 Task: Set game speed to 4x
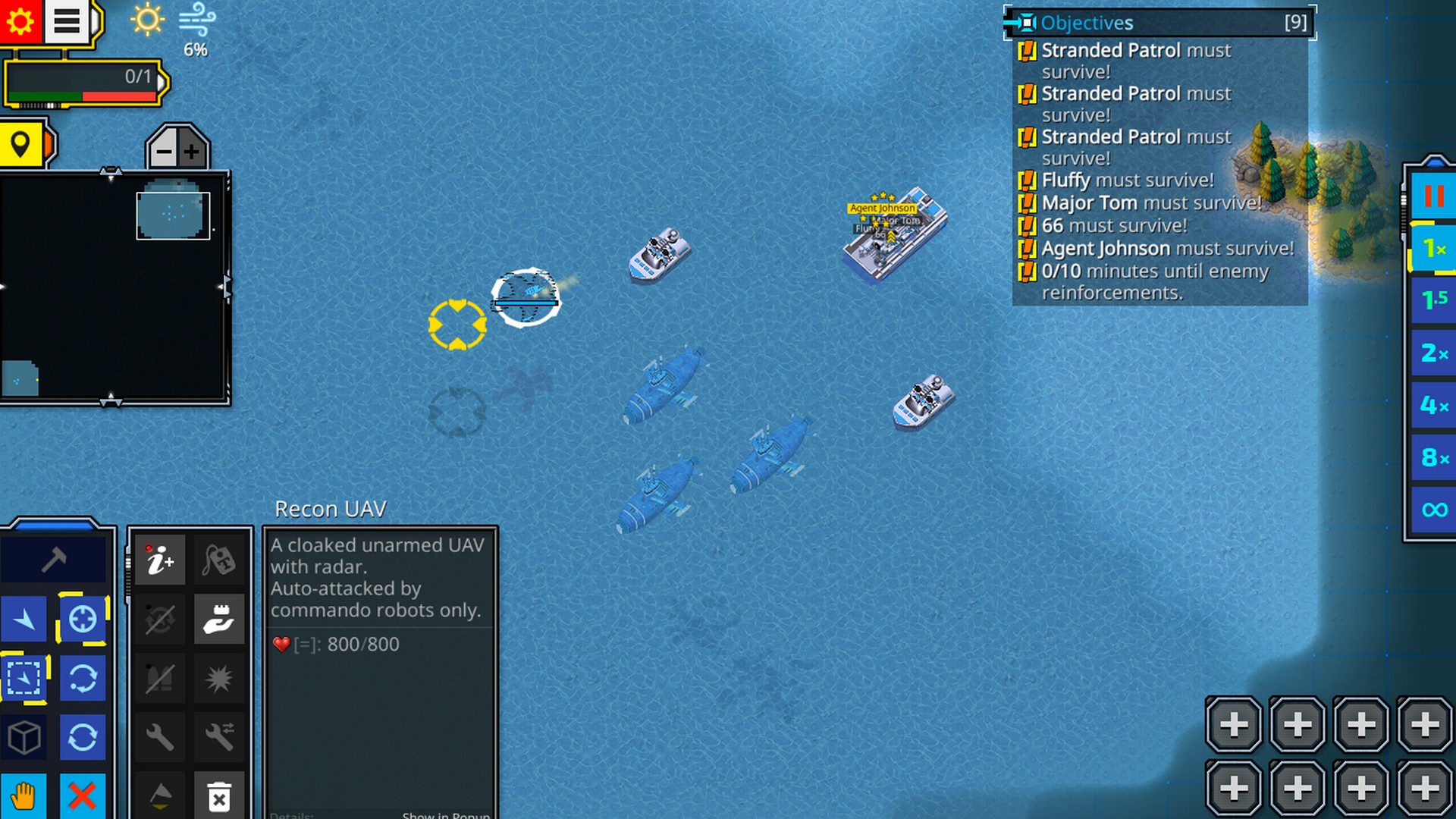point(1433,405)
